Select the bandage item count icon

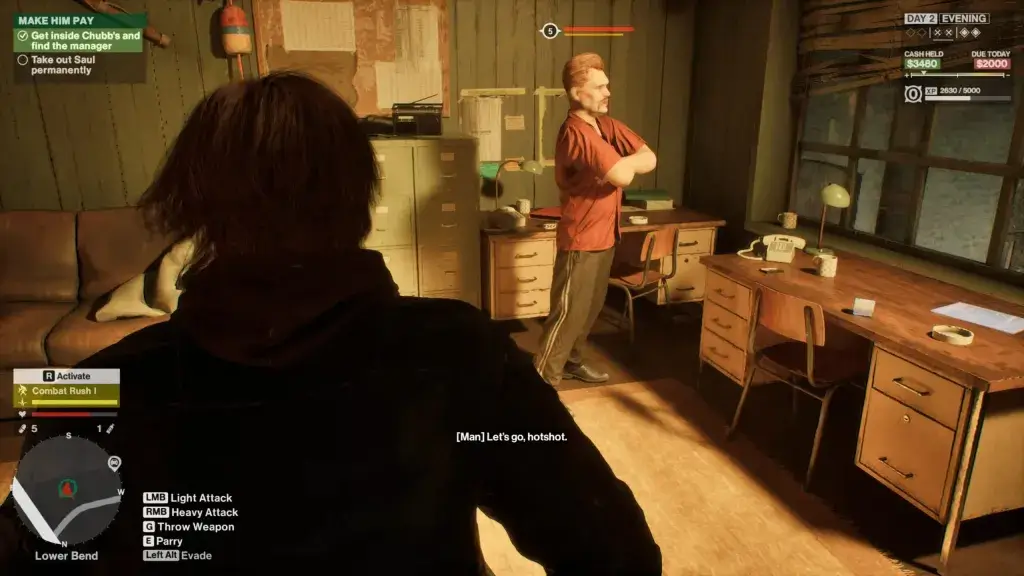[23, 428]
